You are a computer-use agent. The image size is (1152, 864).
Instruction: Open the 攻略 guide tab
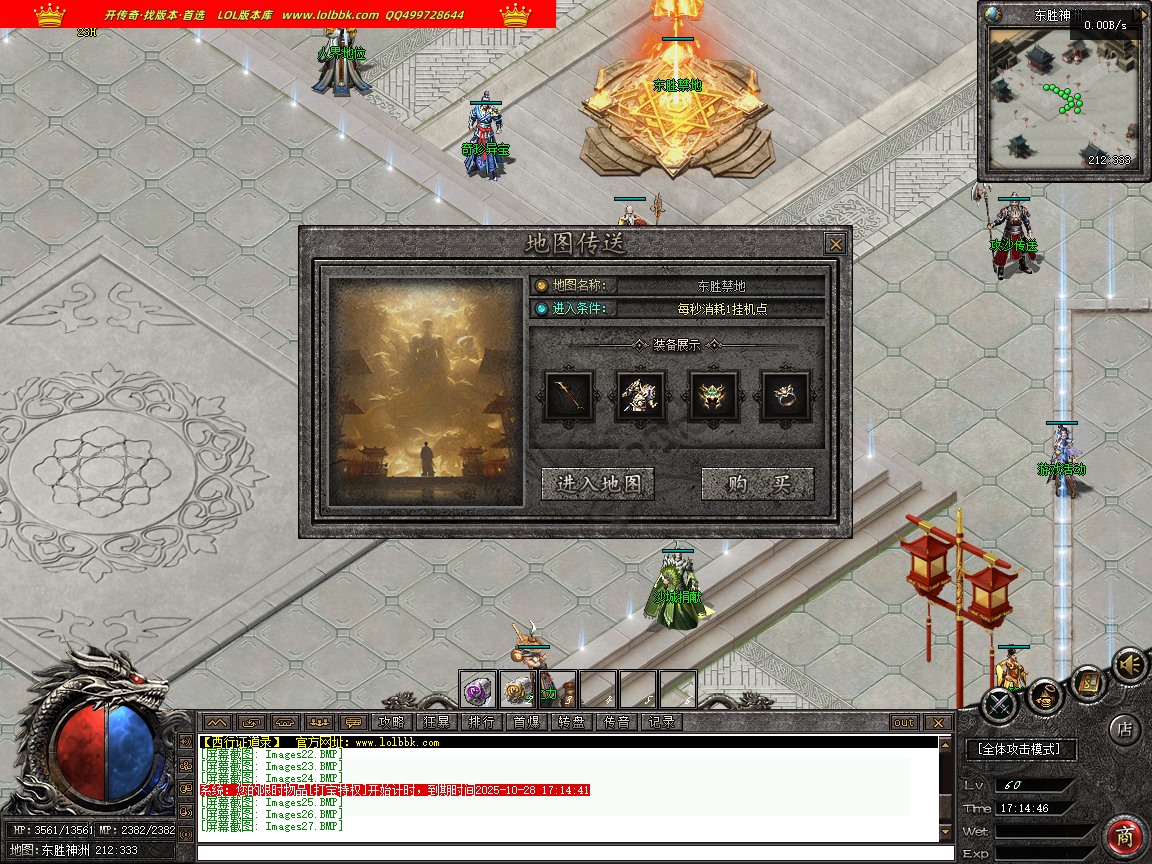[391, 722]
